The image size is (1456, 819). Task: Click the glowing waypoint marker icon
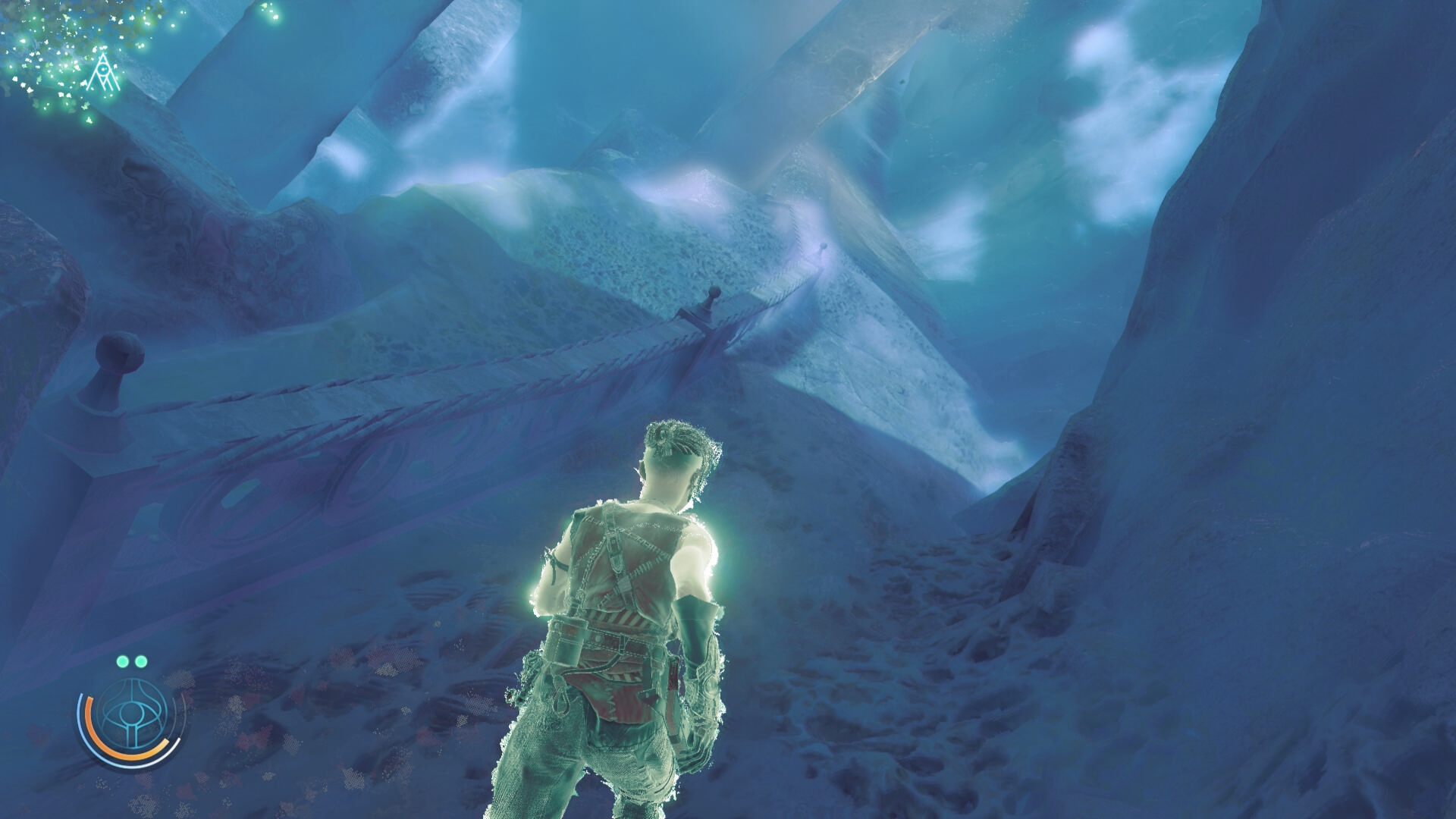click(102, 74)
